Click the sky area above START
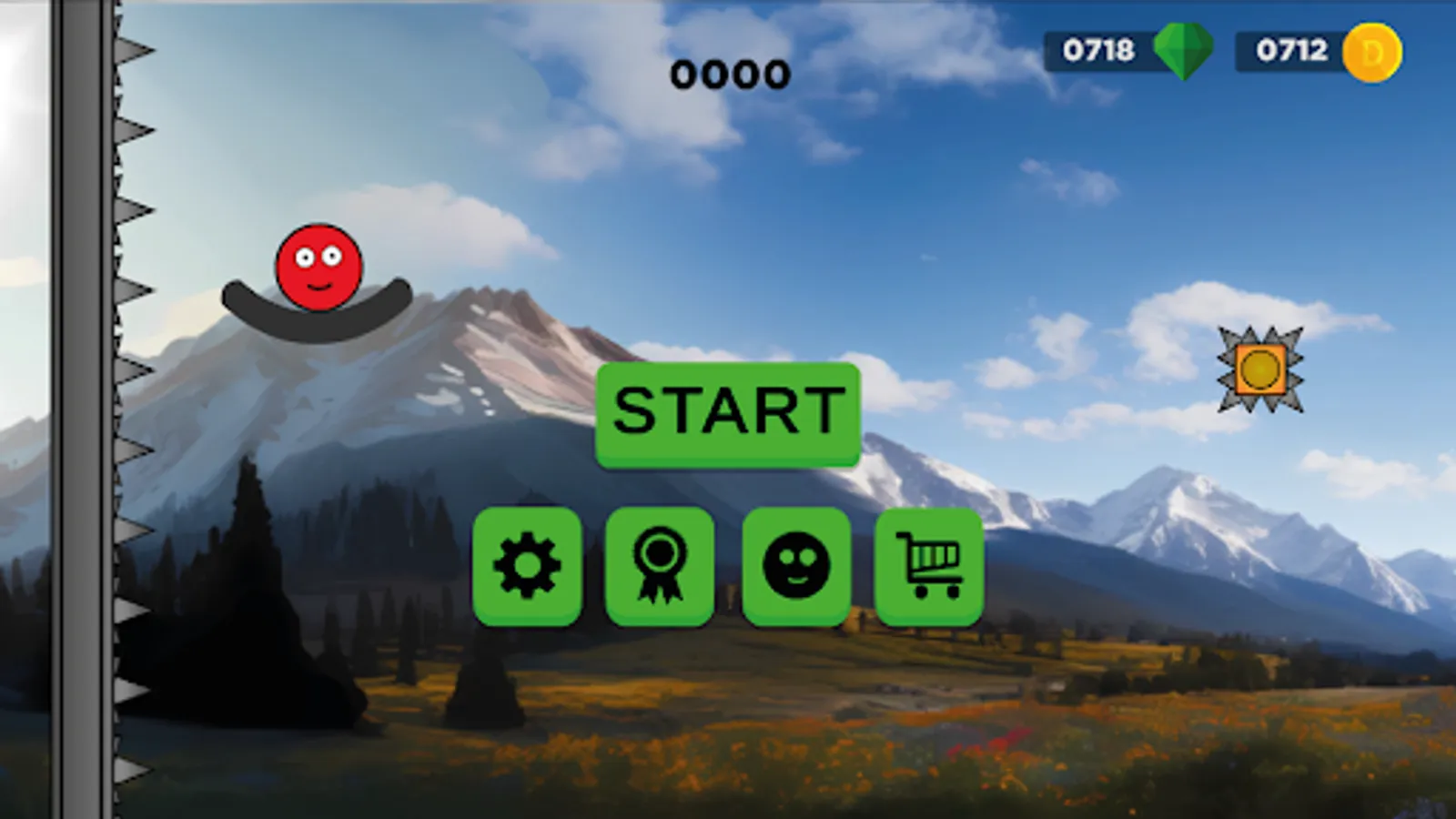This screenshot has width=1456, height=819. tap(728, 227)
